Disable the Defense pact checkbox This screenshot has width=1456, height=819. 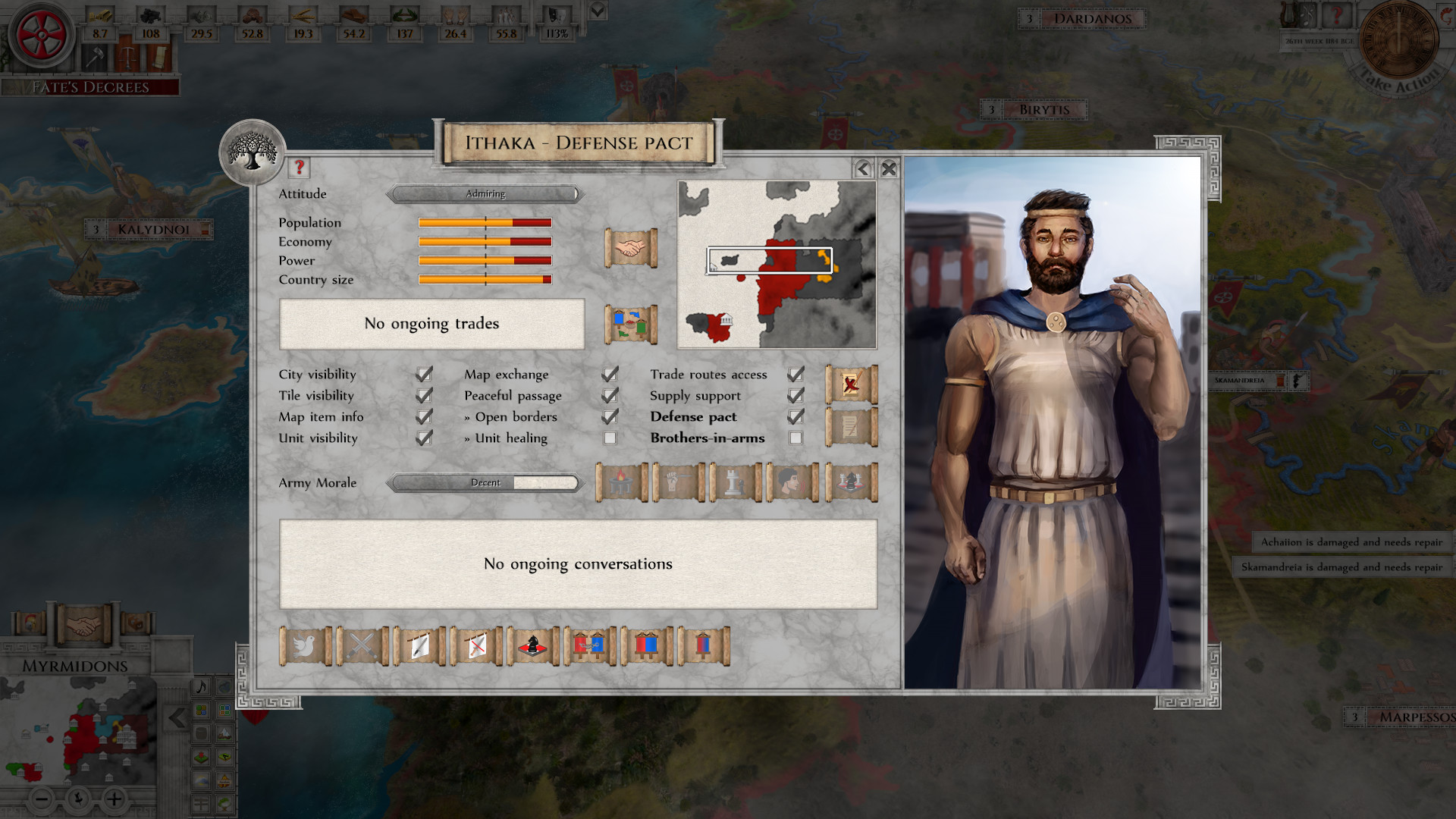794,416
